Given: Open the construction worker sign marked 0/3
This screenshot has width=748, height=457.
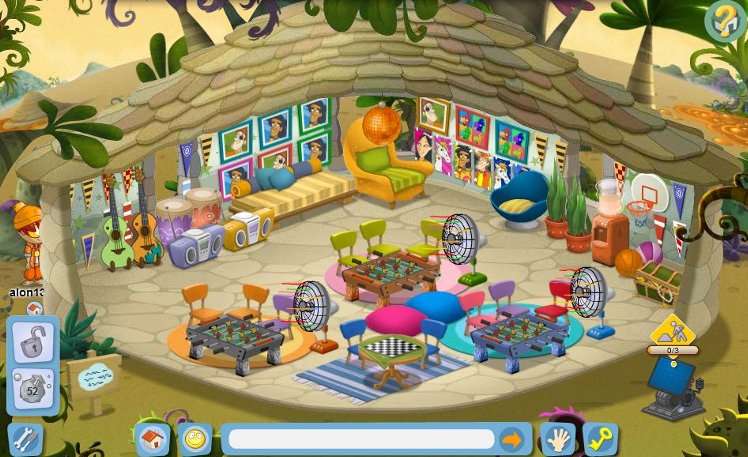Looking at the screenshot, I should 671,334.
